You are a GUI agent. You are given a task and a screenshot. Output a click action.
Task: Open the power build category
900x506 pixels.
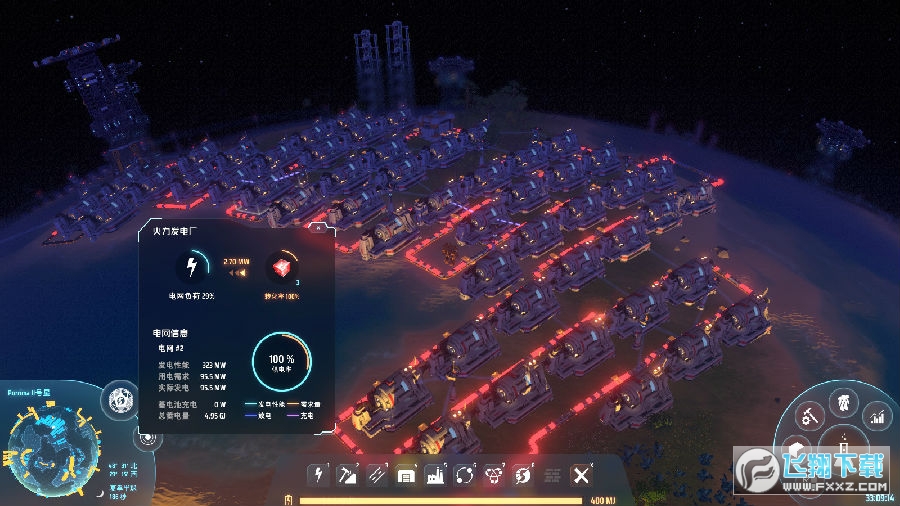320,475
